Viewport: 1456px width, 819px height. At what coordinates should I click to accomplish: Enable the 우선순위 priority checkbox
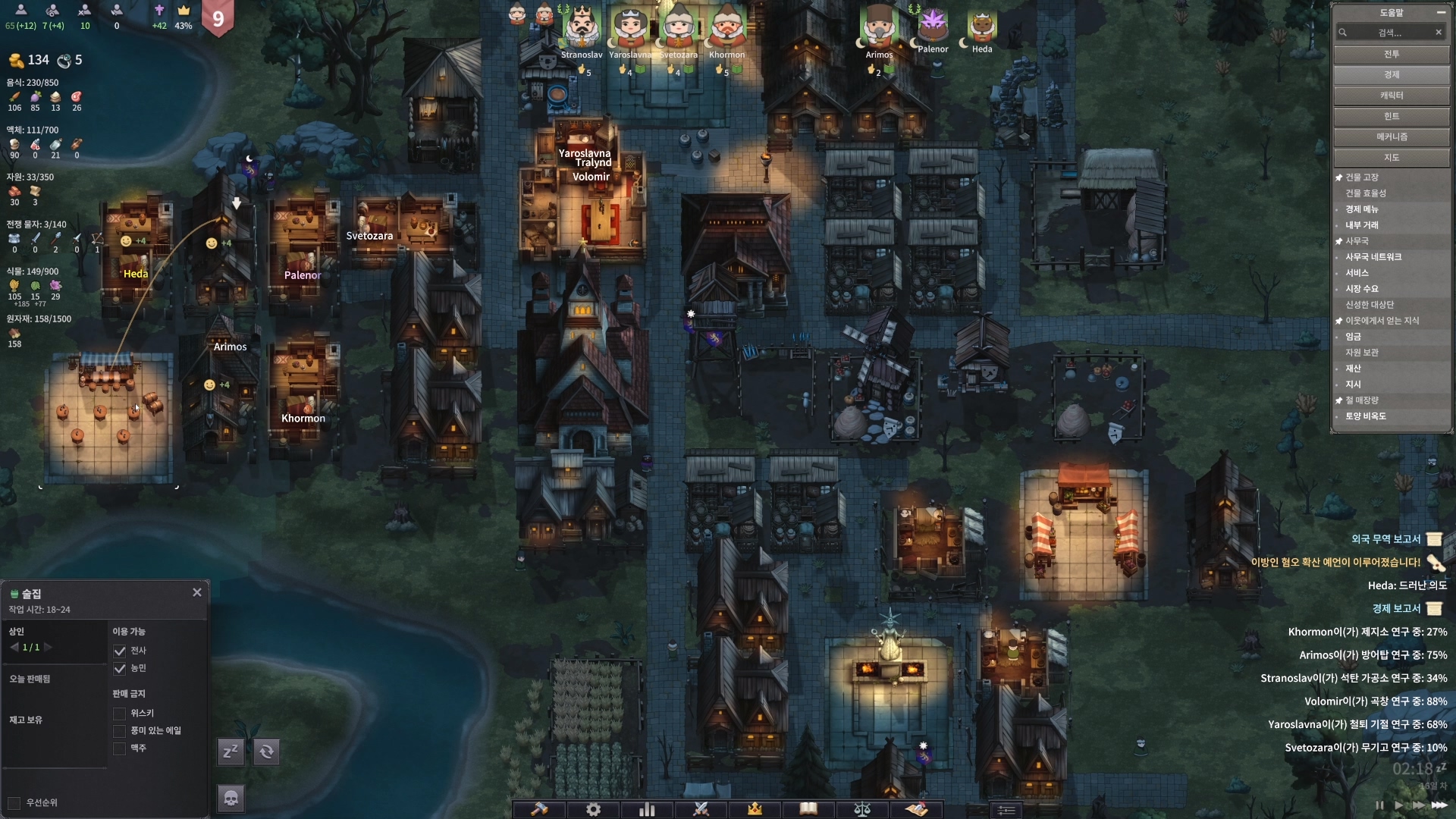[14, 803]
